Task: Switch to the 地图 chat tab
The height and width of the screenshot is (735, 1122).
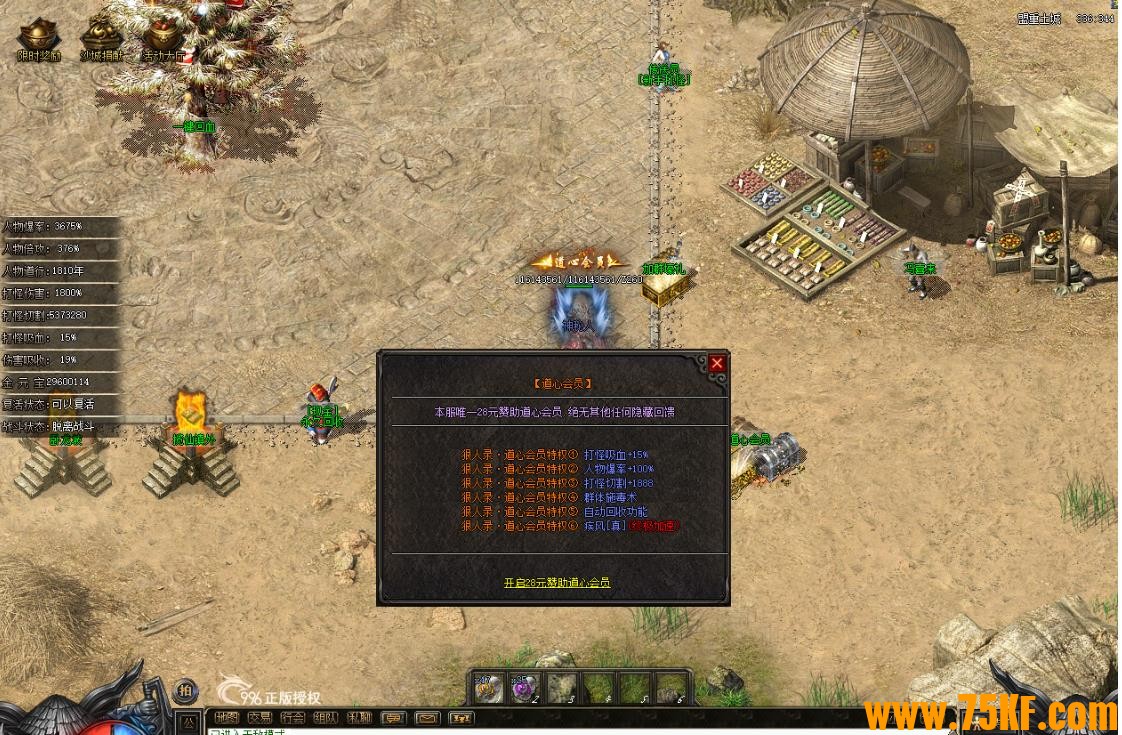Action: [227, 718]
